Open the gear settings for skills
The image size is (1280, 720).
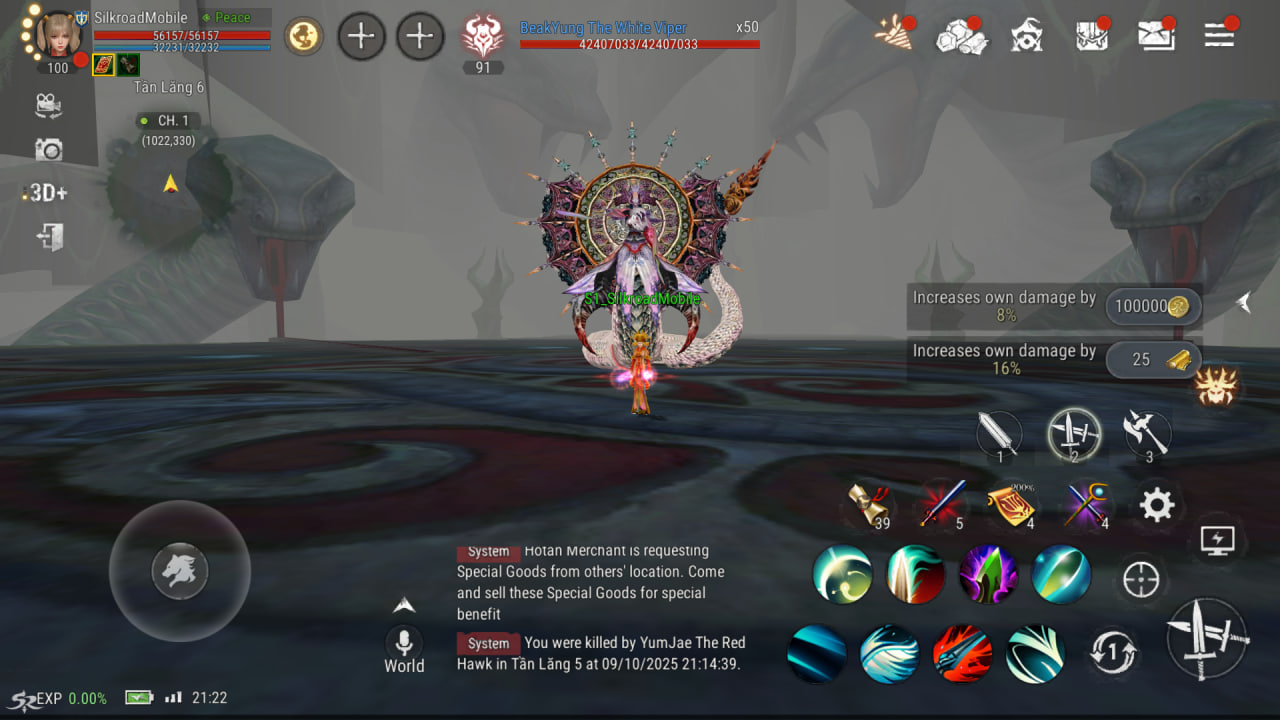[x=1156, y=505]
